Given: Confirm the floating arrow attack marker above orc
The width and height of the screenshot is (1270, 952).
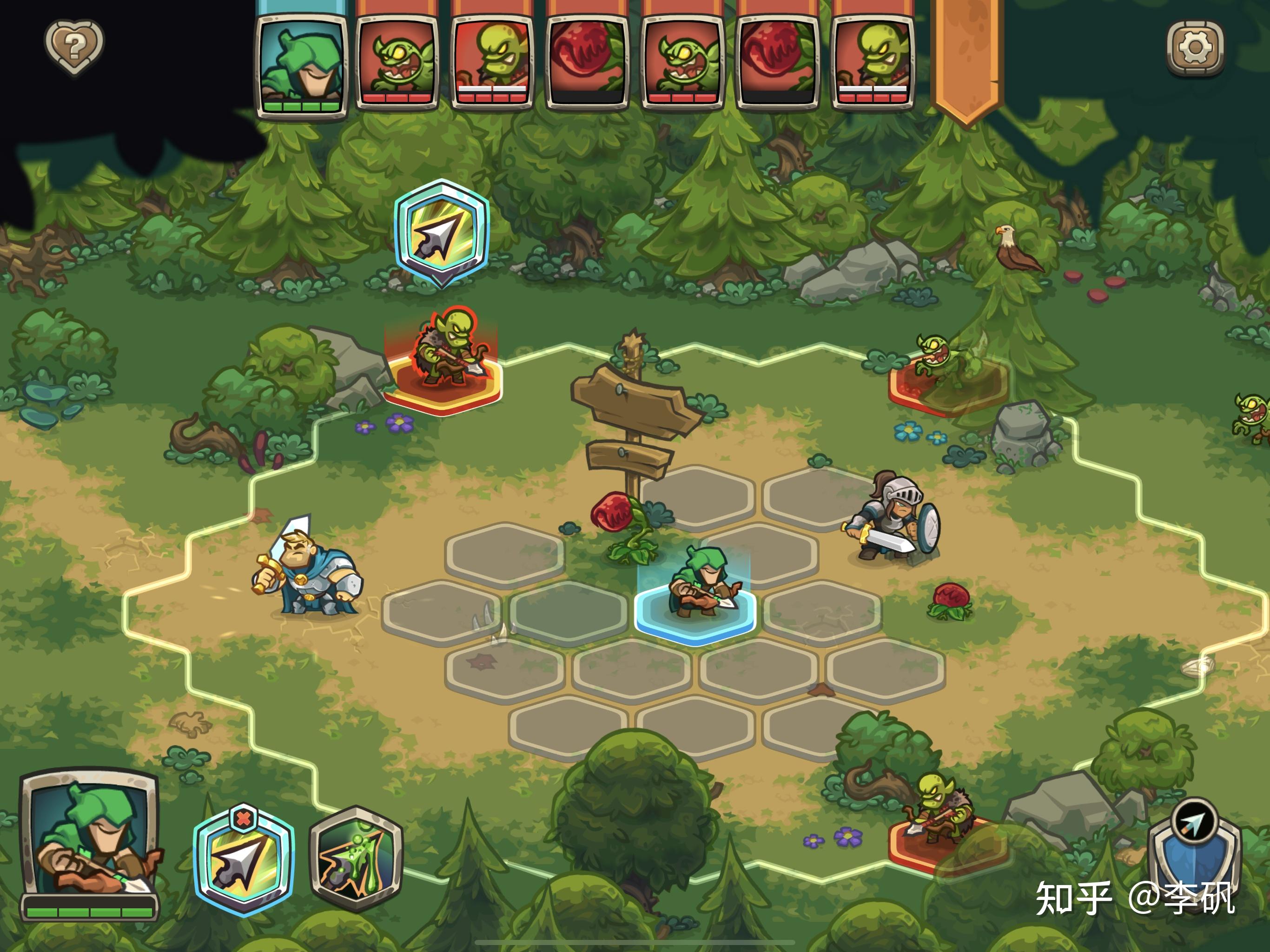Looking at the screenshot, I should (x=442, y=232).
